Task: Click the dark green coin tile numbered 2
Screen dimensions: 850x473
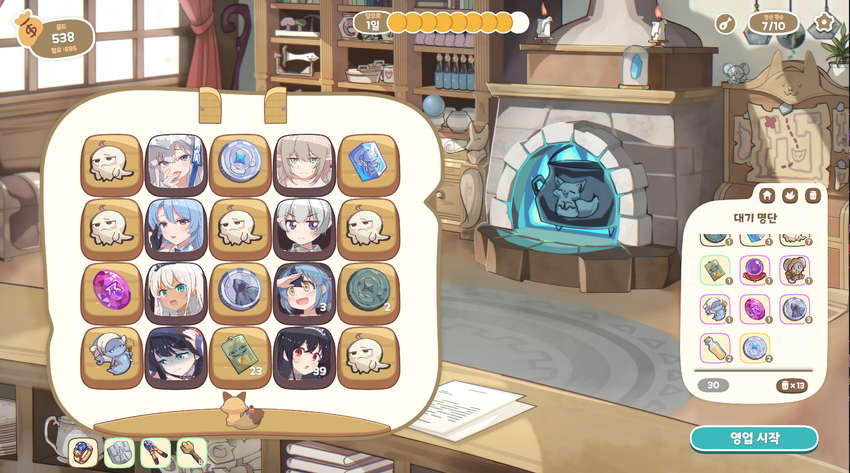Action: 368,294
